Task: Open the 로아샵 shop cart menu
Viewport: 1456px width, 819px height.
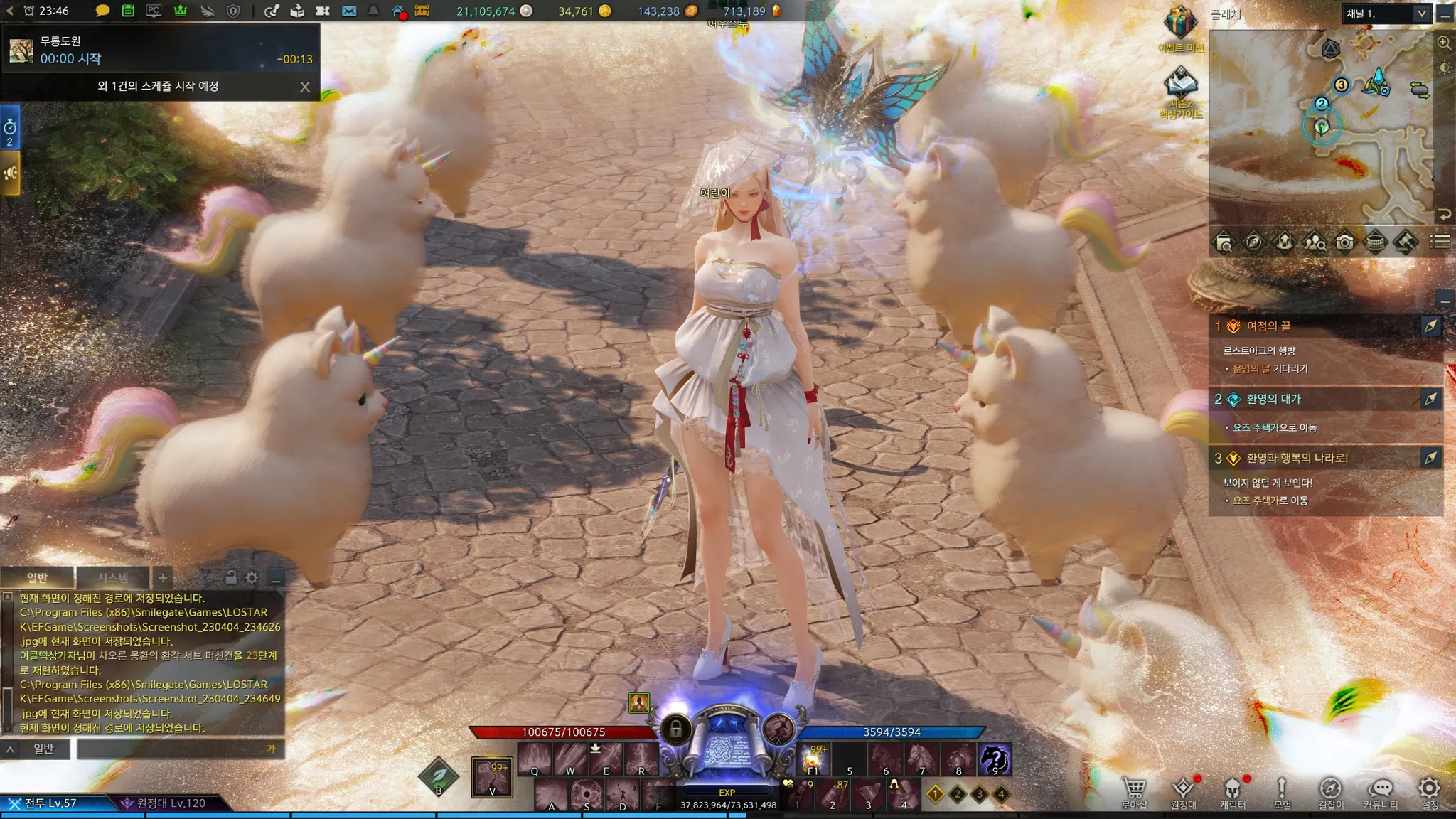Action: coord(1134,791)
